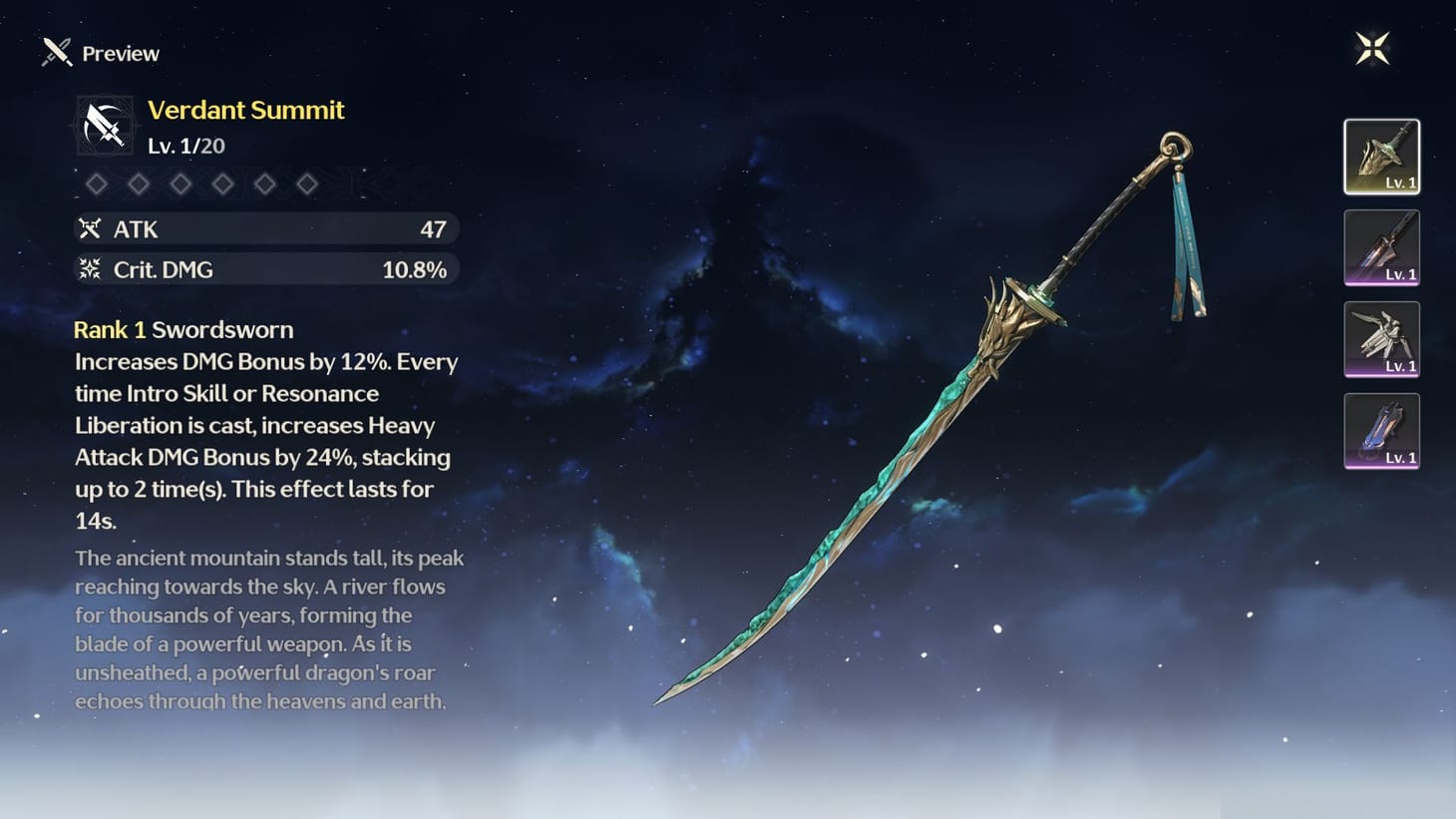
Task: Select the white winged sword icon in the sidebar
Action: point(1381,340)
